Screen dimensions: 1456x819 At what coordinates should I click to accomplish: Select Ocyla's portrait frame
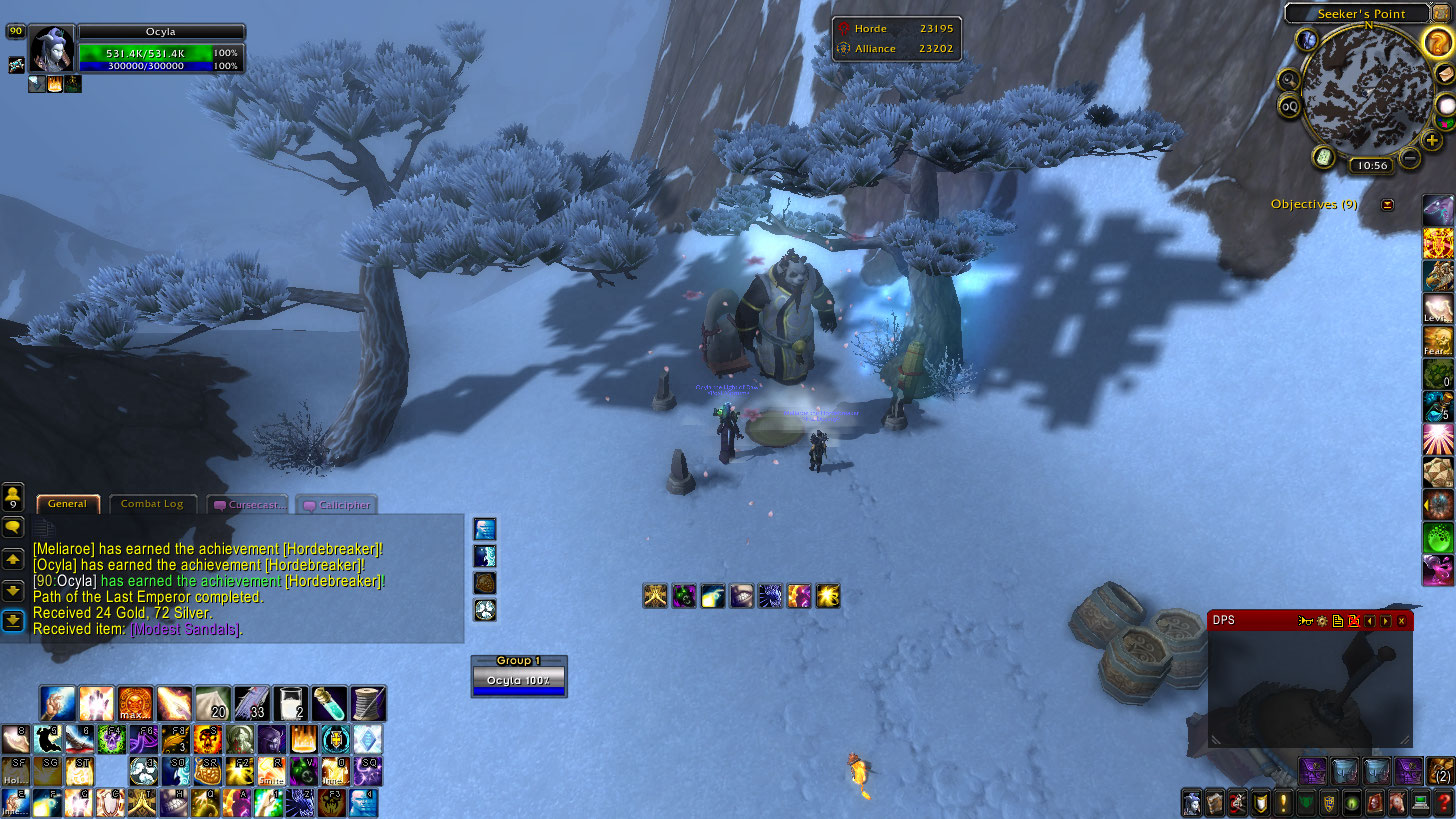(x=50, y=49)
